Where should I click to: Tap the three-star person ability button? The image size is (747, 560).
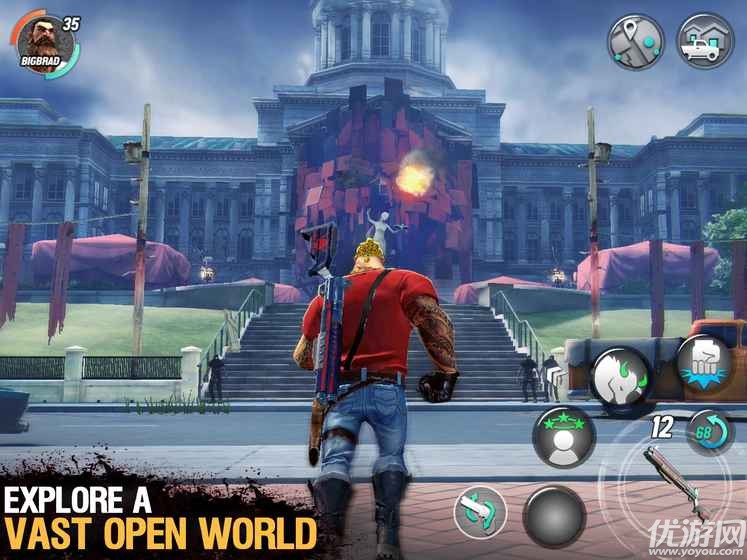click(x=564, y=436)
